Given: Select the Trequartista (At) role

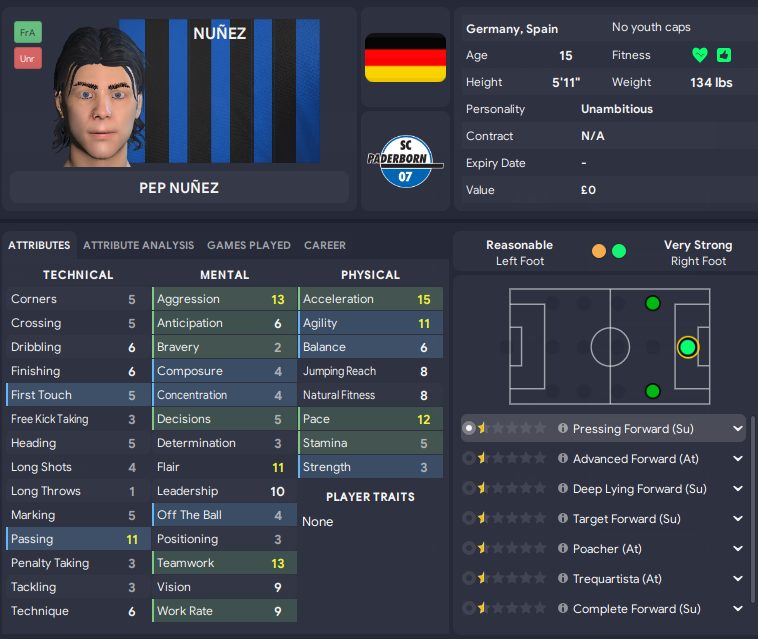Looking at the screenshot, I should (x=617, y=579).
